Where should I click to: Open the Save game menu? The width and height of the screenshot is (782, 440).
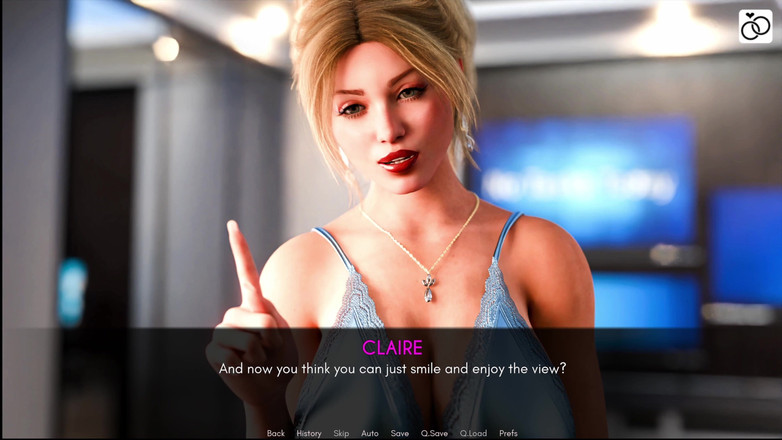tap(400, 434)
